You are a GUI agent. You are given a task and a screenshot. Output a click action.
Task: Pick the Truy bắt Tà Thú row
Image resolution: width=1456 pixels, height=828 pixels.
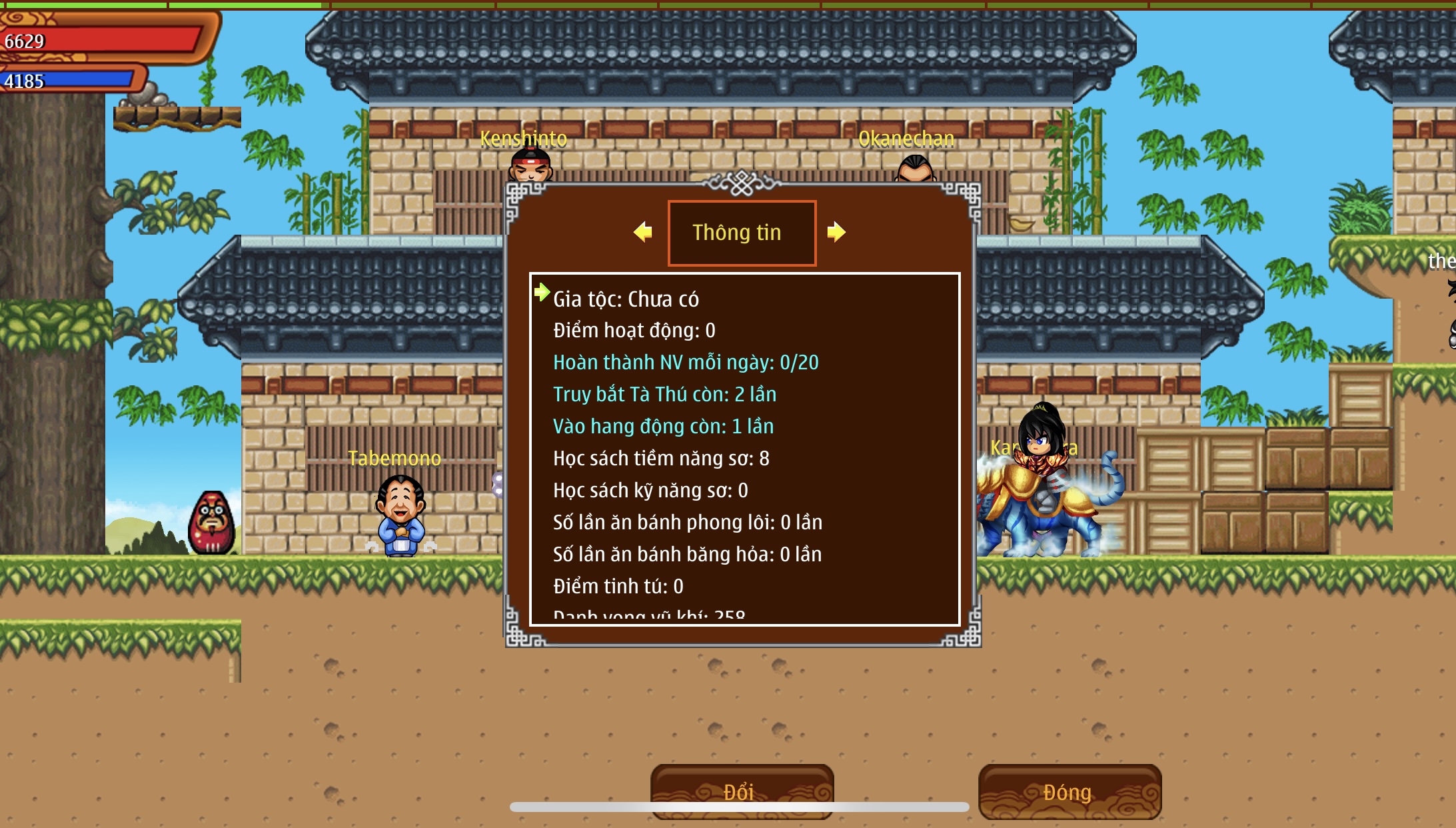pyautogui.click(x=664, y=395)
